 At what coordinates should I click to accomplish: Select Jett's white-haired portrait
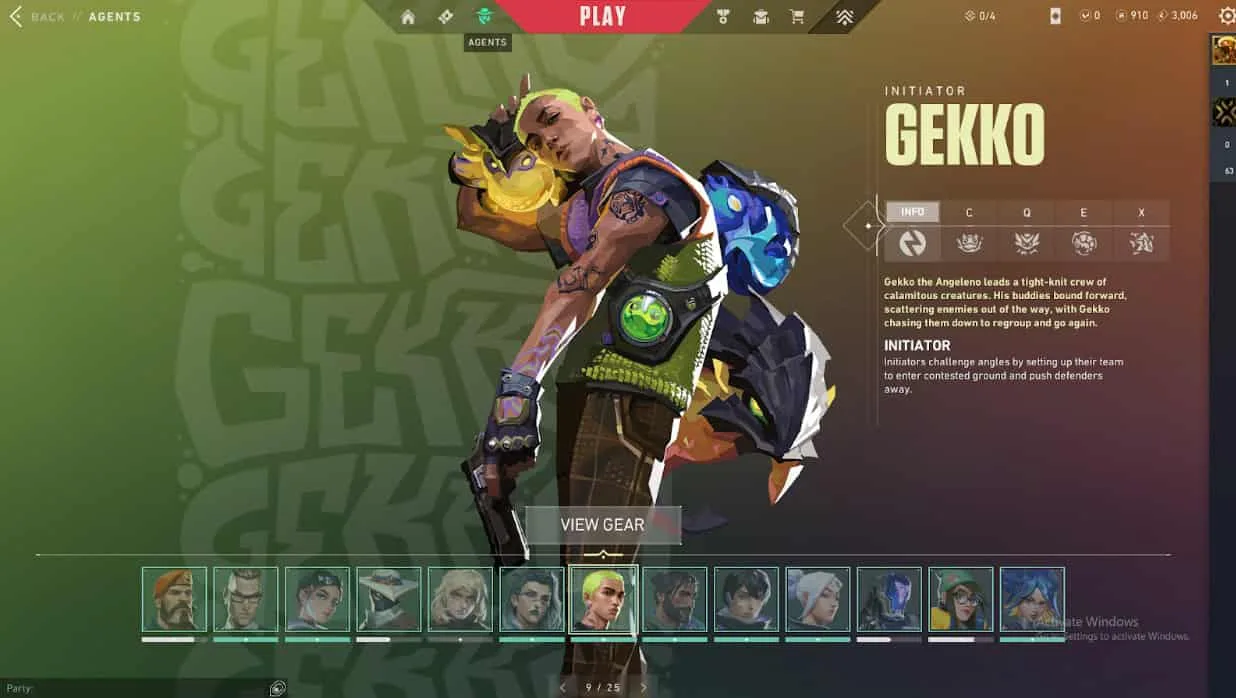[817, 600]
